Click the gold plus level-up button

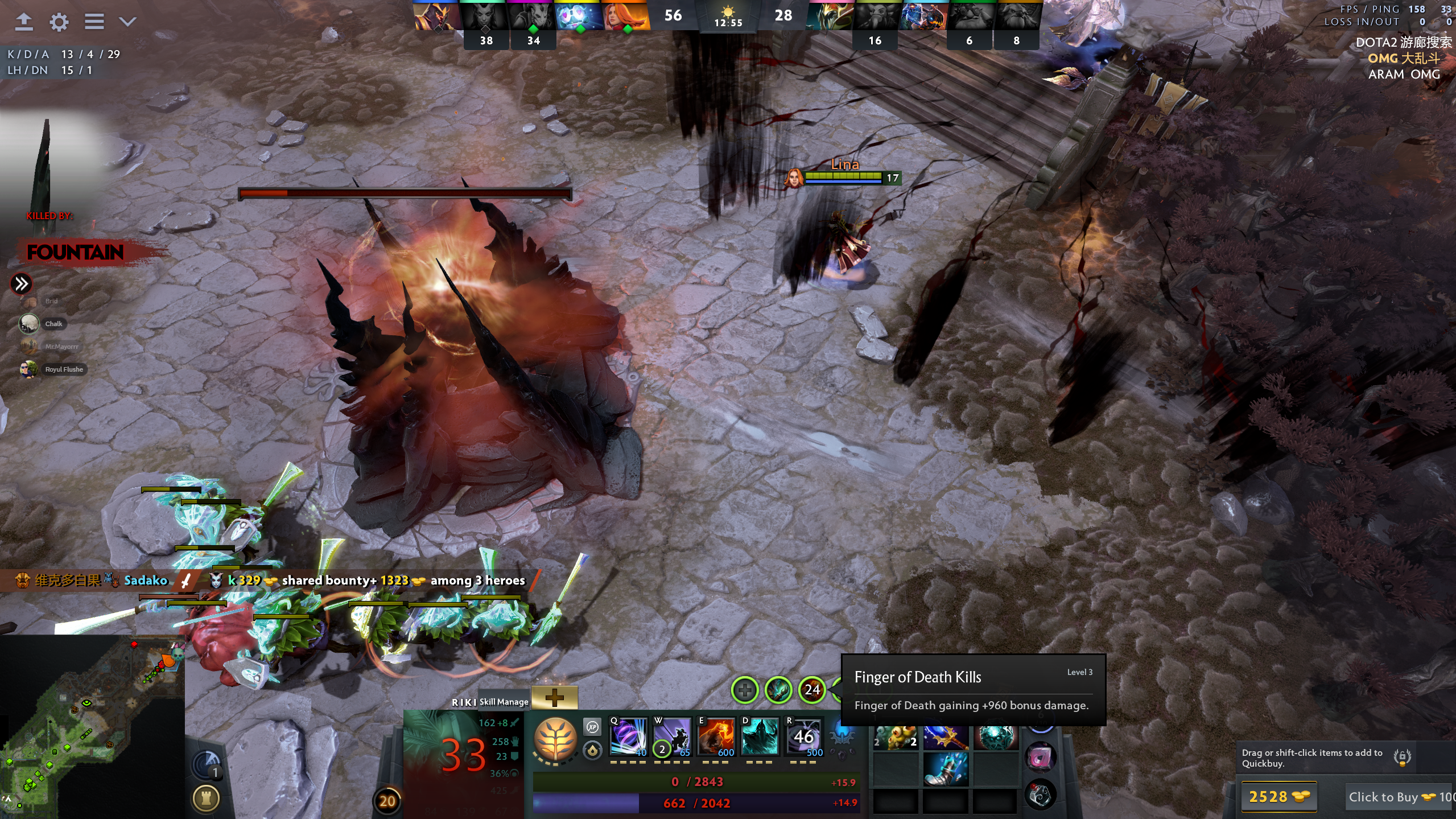554,697
